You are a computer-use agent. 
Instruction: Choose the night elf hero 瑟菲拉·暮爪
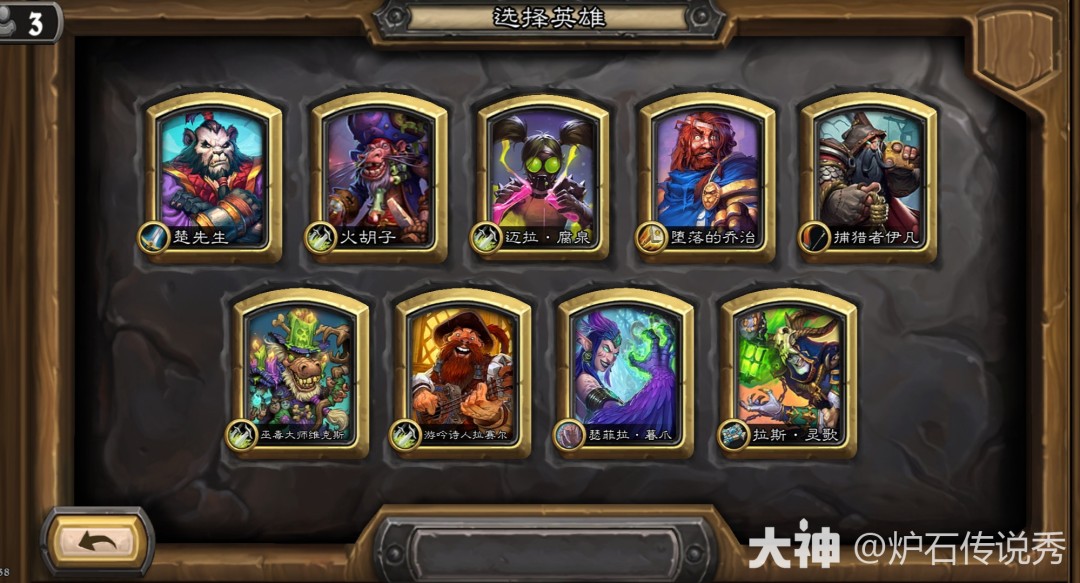[626, 372]
